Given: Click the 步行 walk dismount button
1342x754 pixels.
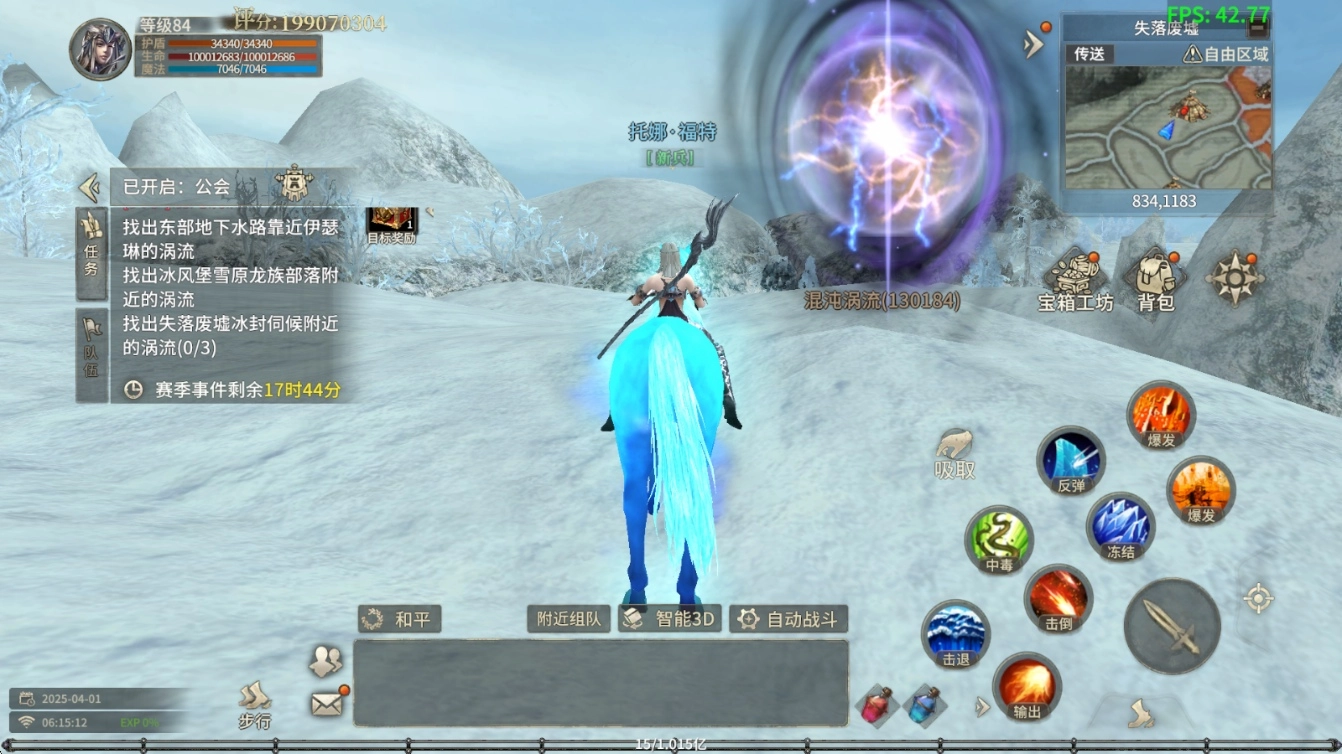Looking at the screenshot, I should [x=255, y=704].
